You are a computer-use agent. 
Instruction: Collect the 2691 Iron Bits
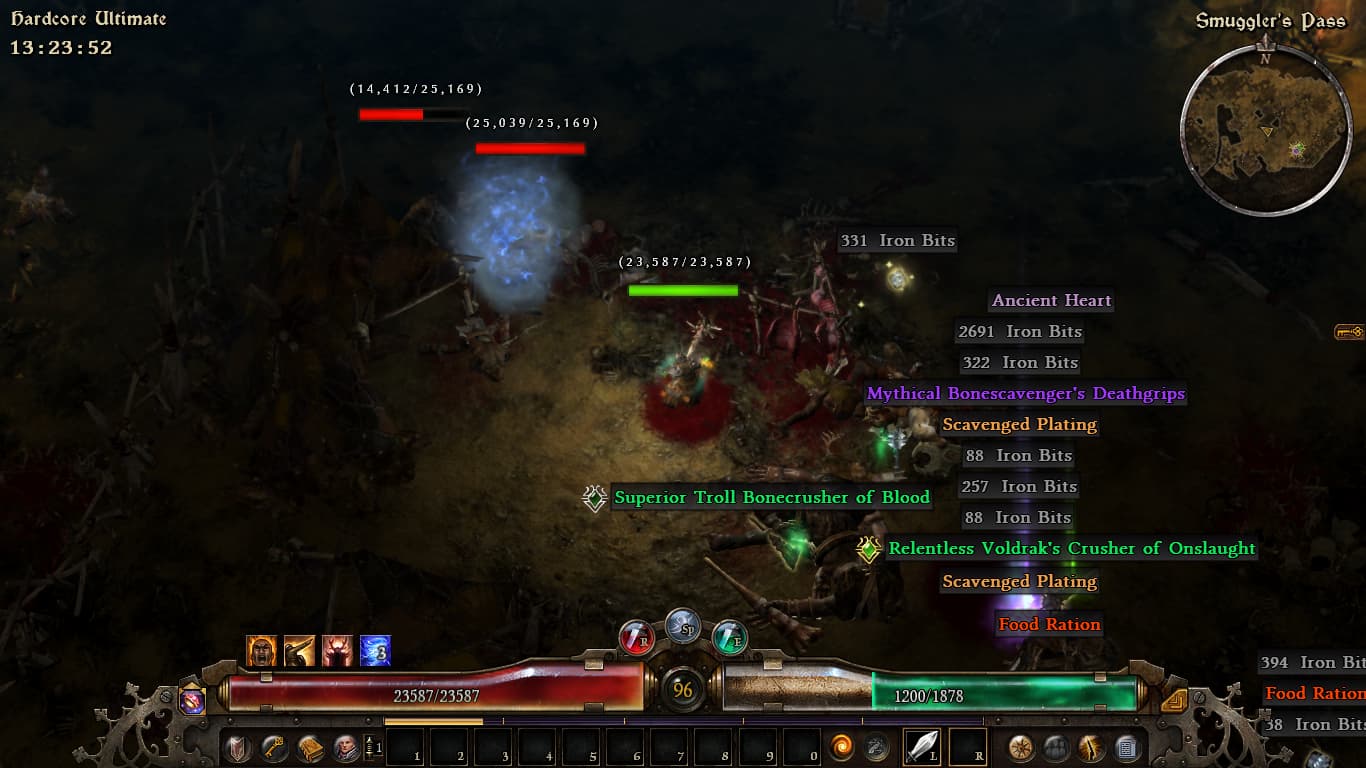click(1020, 331)
